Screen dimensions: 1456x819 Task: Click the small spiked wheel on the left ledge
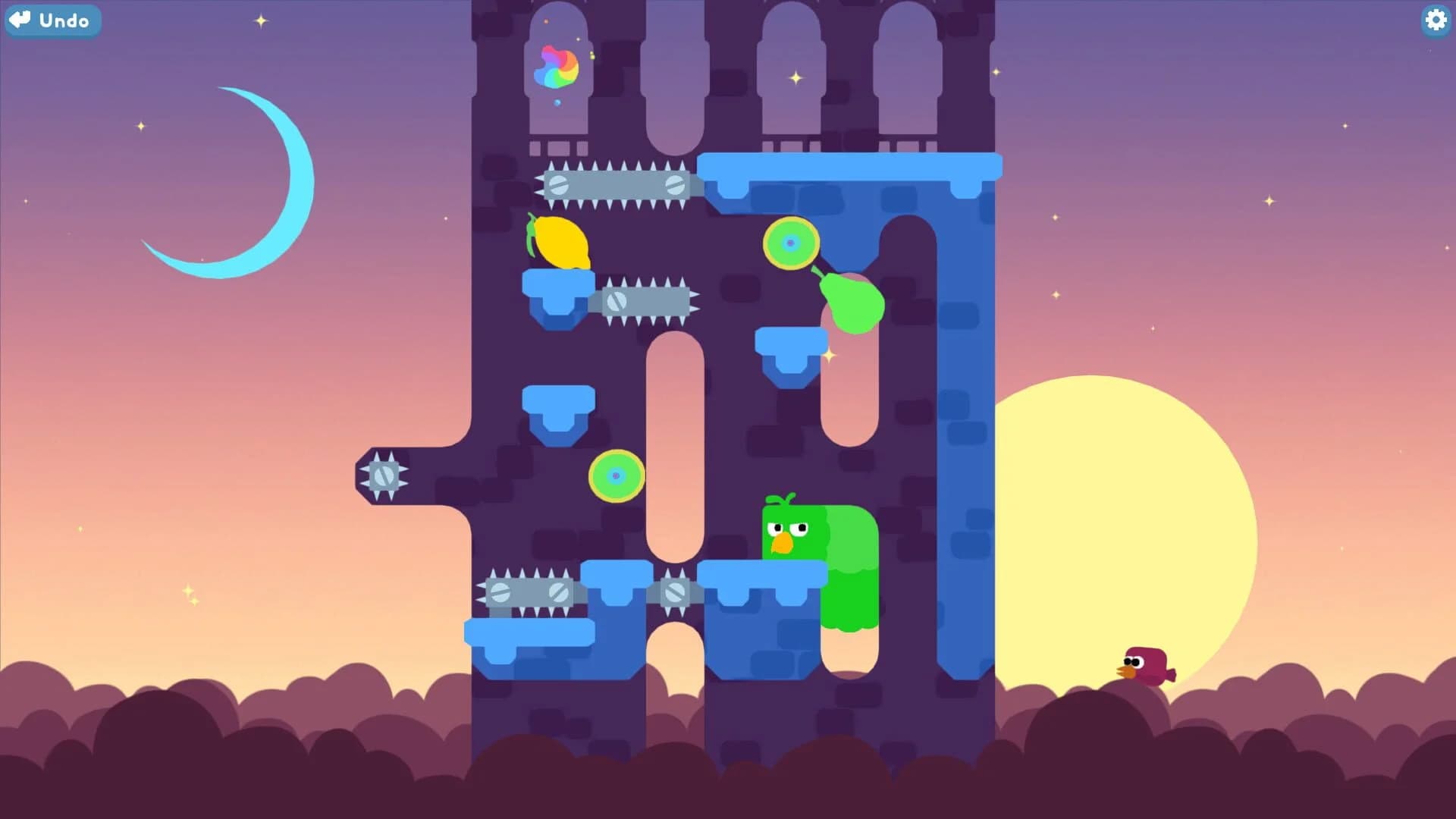(384, 475)
